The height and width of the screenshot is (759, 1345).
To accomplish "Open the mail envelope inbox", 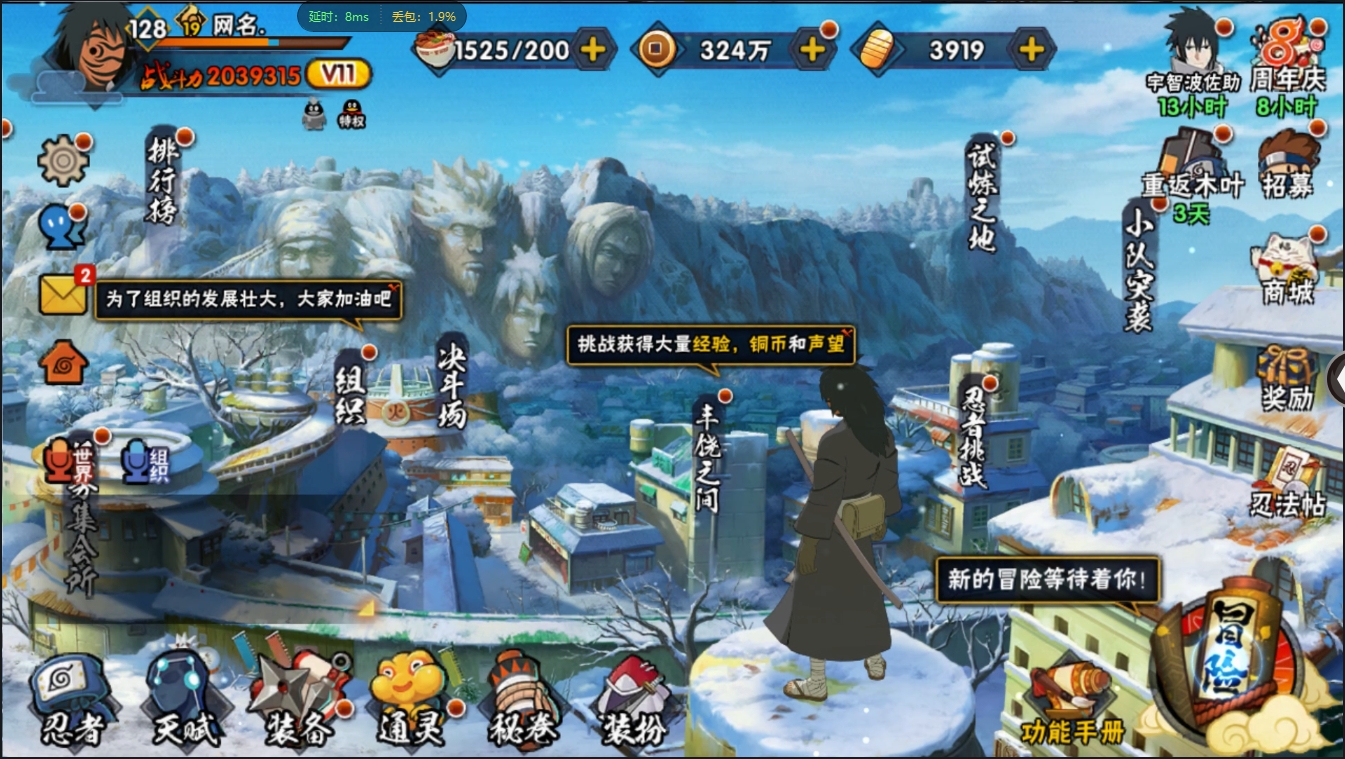I will tap(63, 294).
